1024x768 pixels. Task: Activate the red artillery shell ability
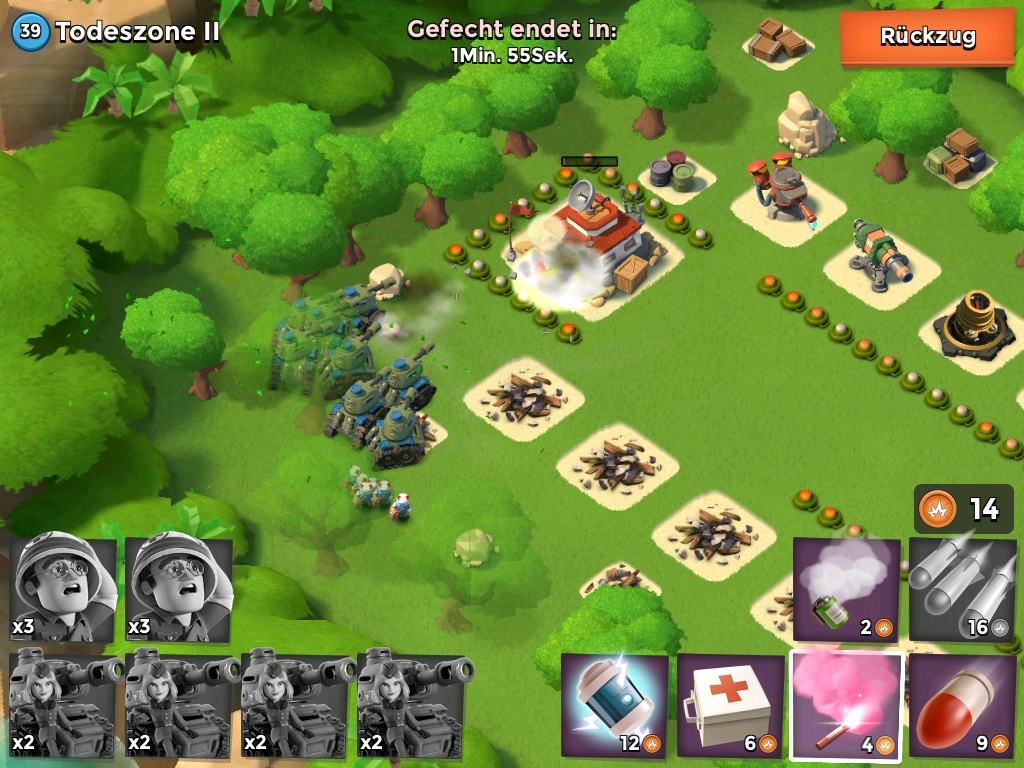coord(962,705)
